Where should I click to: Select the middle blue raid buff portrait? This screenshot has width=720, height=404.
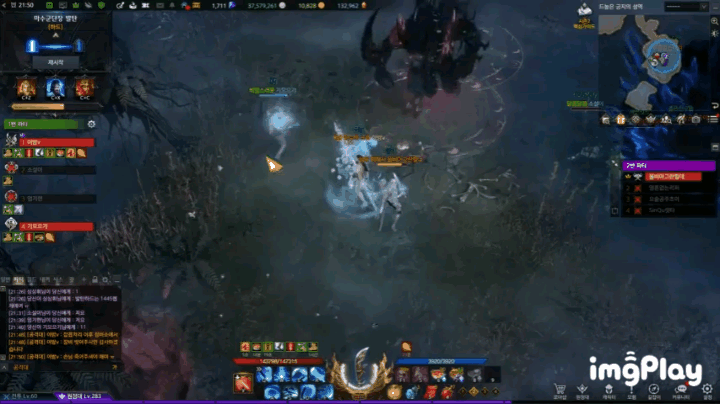tap(54, 89)
